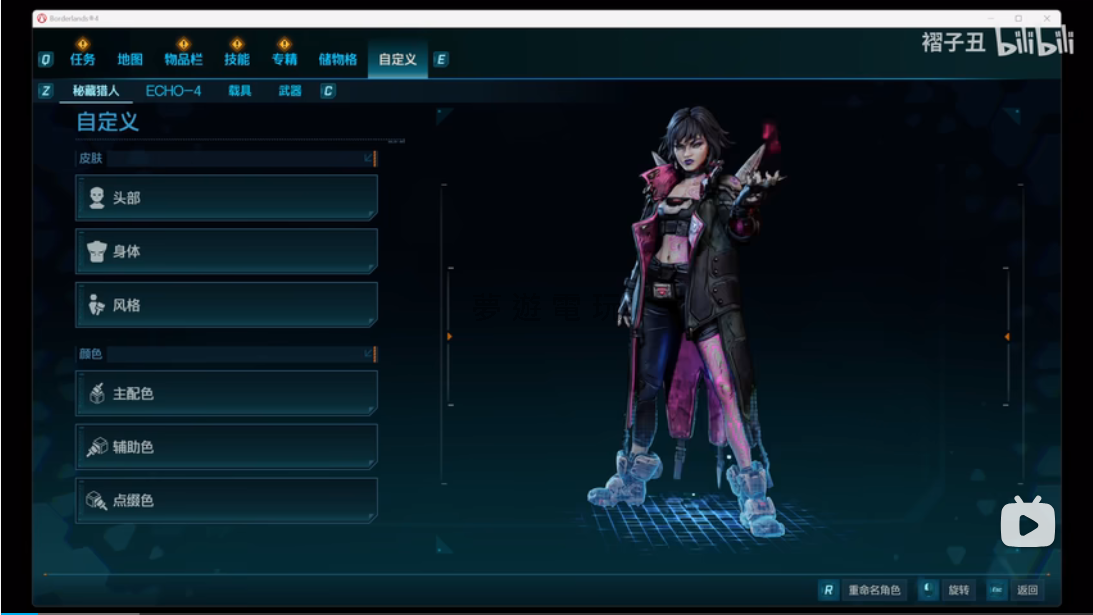The image size is (1093, 615).
Task: Click the 重命名角色 rename character button
Action: point(873,590)
